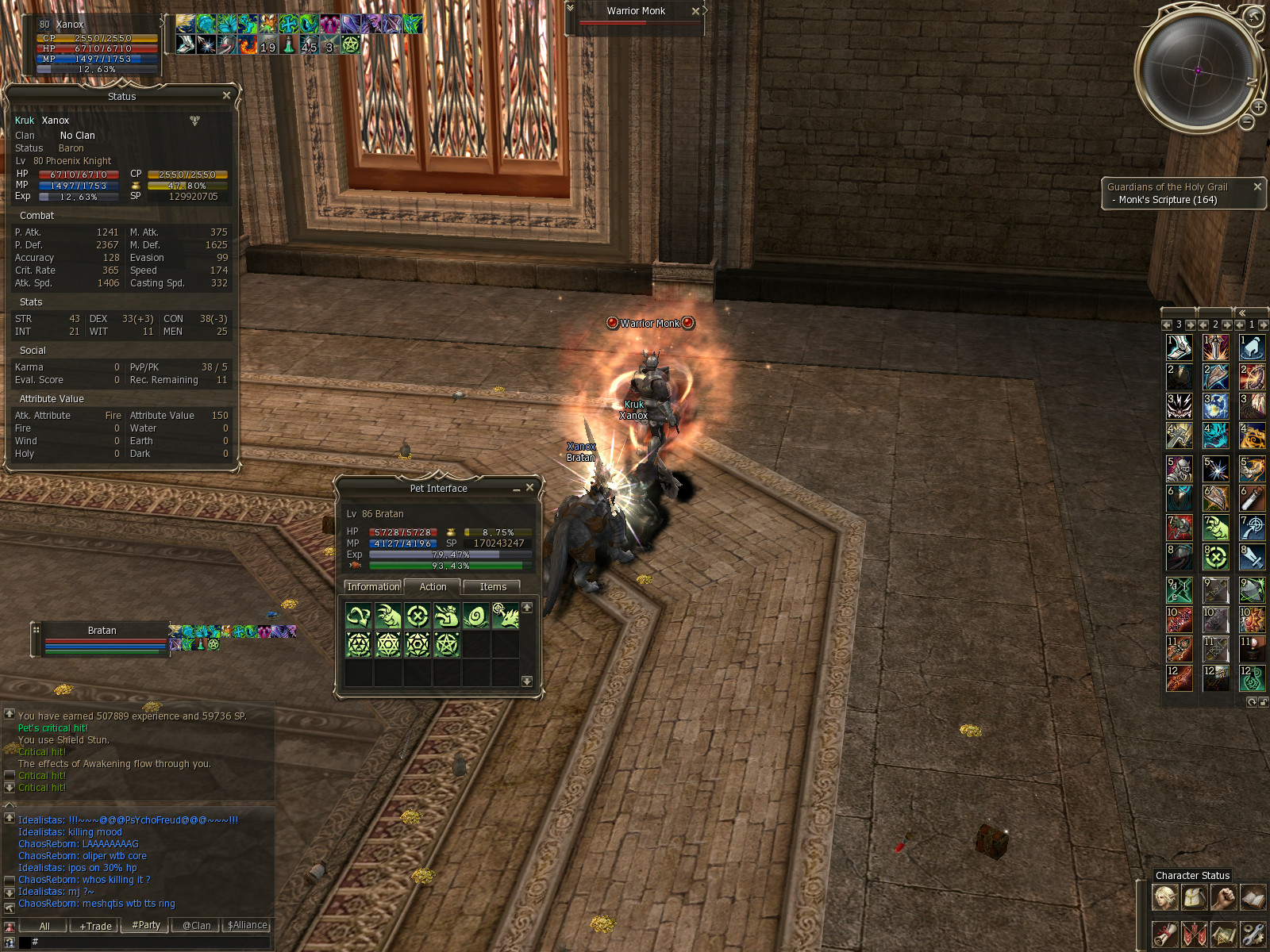Viewport: 1270px width, 952px height.
Task: Open system options with wrench and gears
Action: tap(1253, 933)
